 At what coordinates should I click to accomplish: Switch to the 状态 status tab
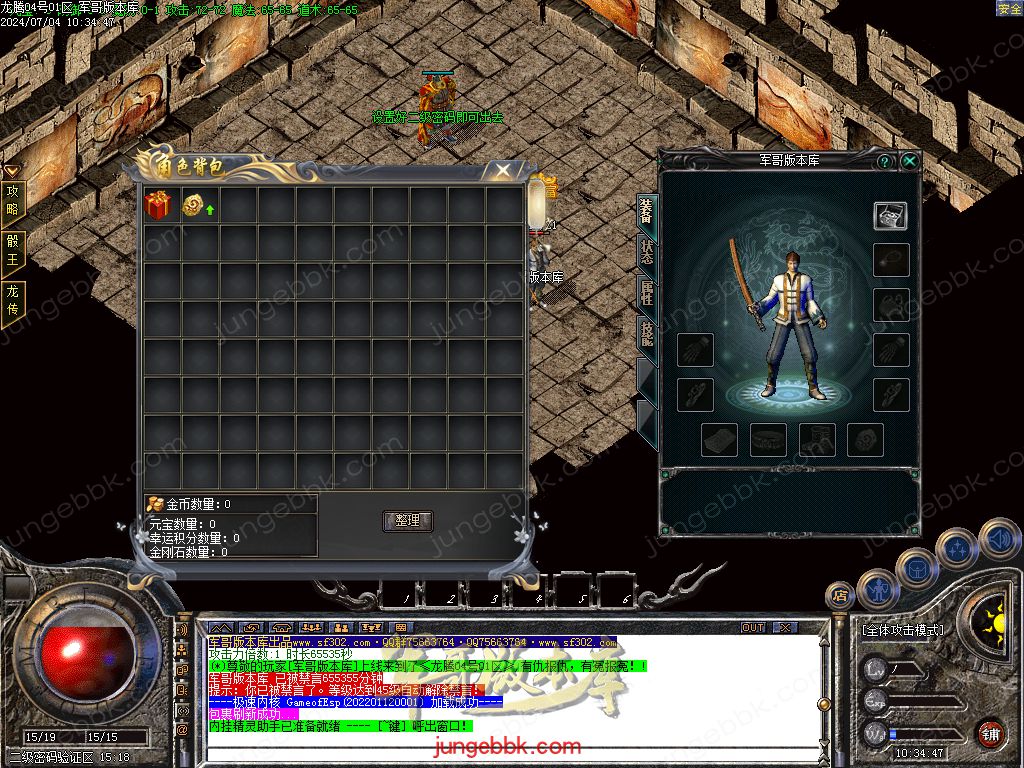click(647, 253)
